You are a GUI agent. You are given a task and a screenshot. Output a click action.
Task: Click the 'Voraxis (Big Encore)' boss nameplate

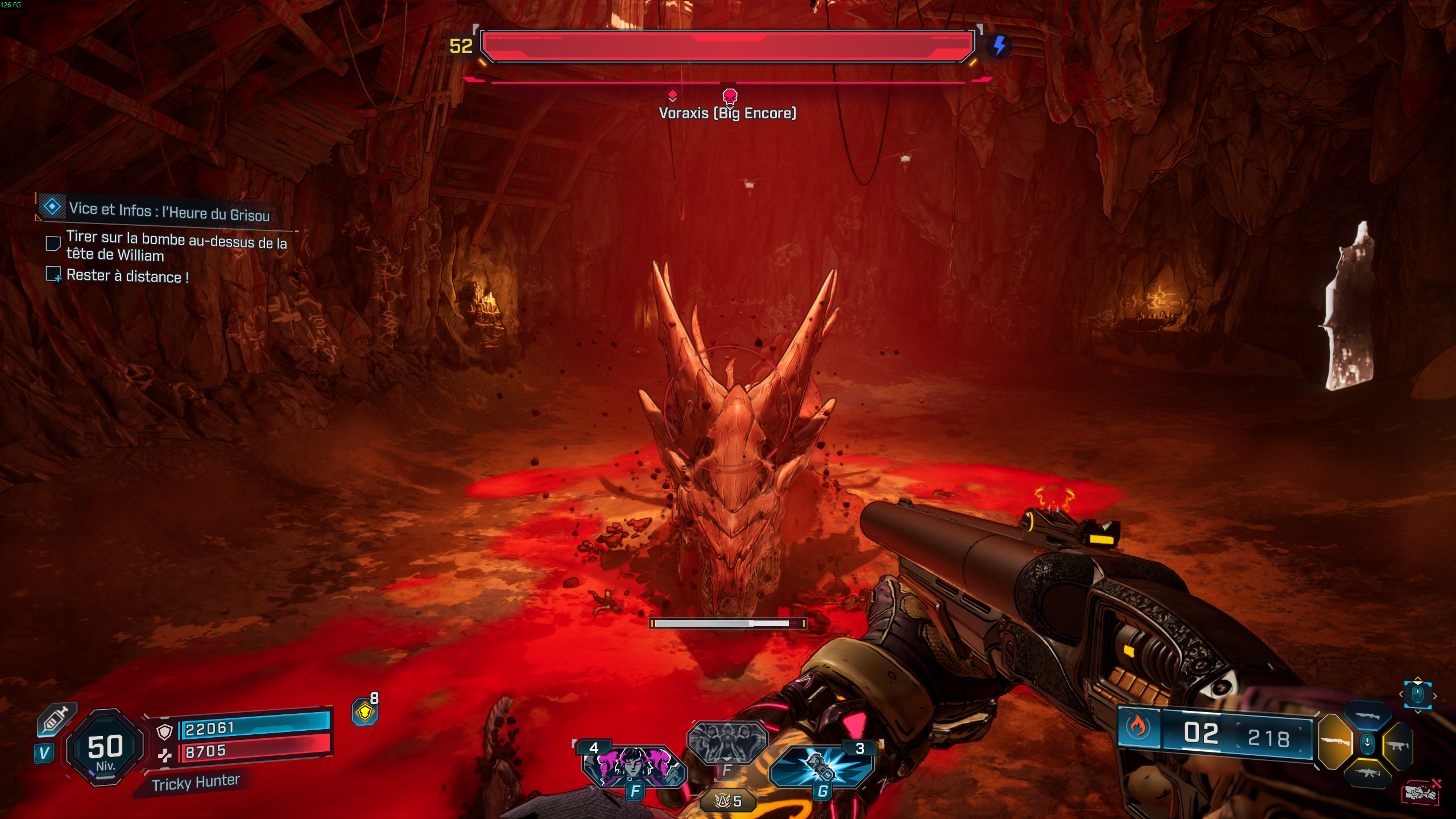pos(727,113)
